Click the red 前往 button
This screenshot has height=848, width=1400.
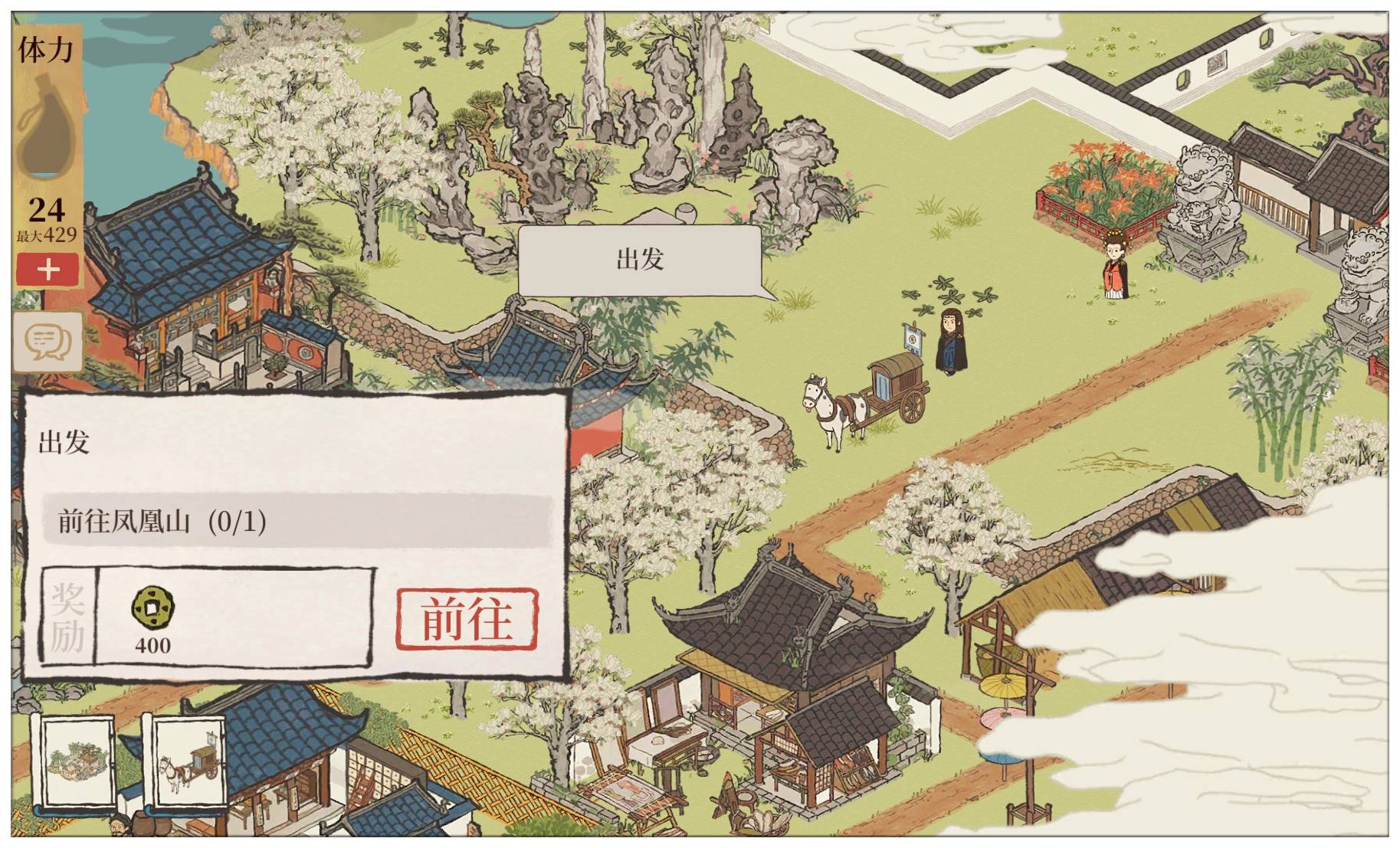(467, 619)
